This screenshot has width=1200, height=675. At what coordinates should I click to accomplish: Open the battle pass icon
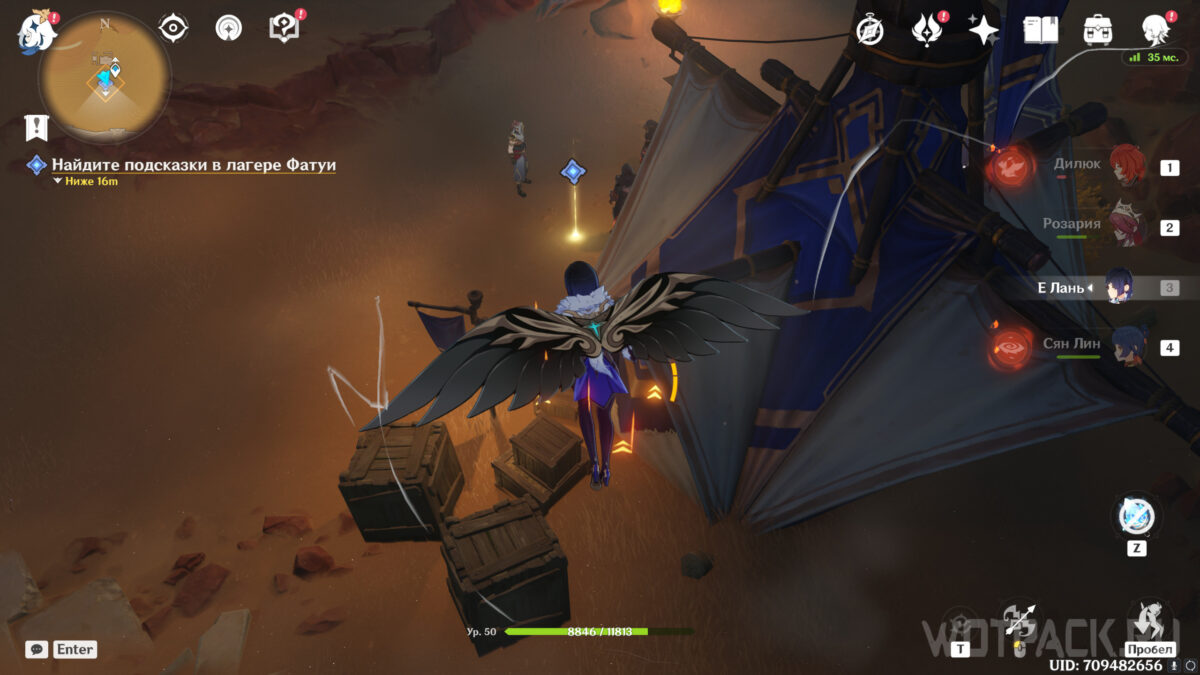927,30
